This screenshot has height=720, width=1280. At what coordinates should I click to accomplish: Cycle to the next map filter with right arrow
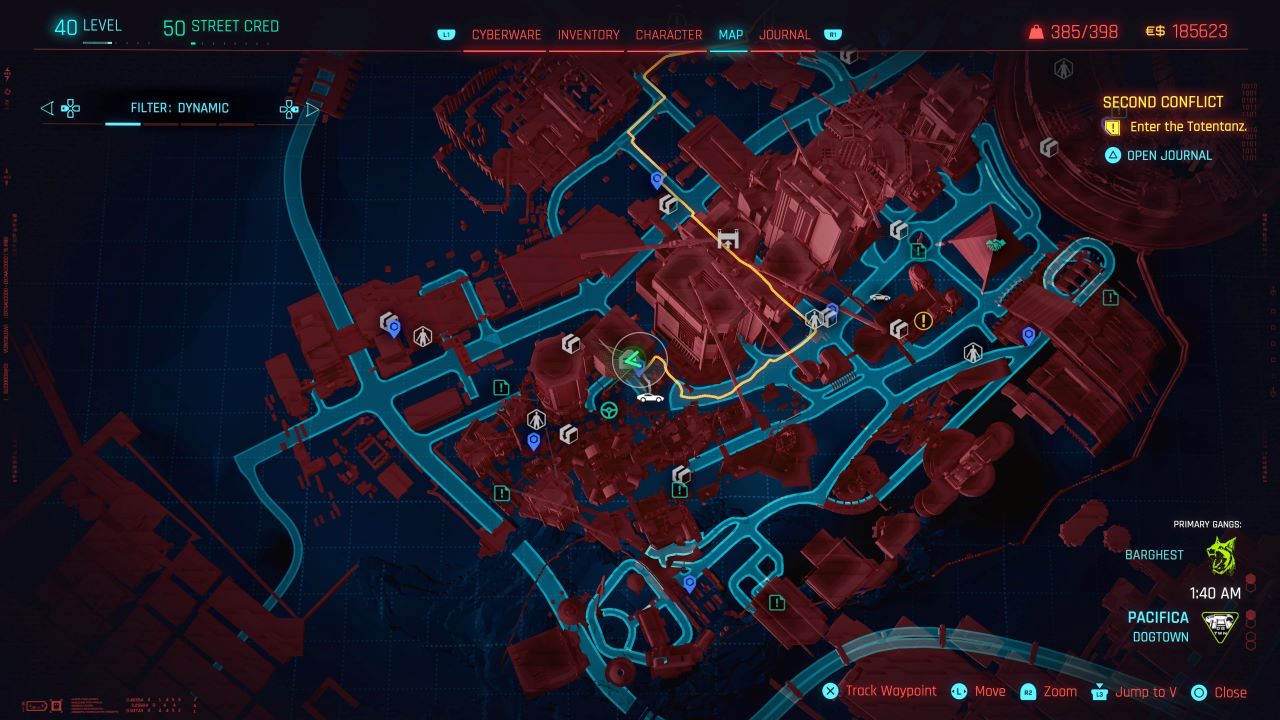(312, 108)
